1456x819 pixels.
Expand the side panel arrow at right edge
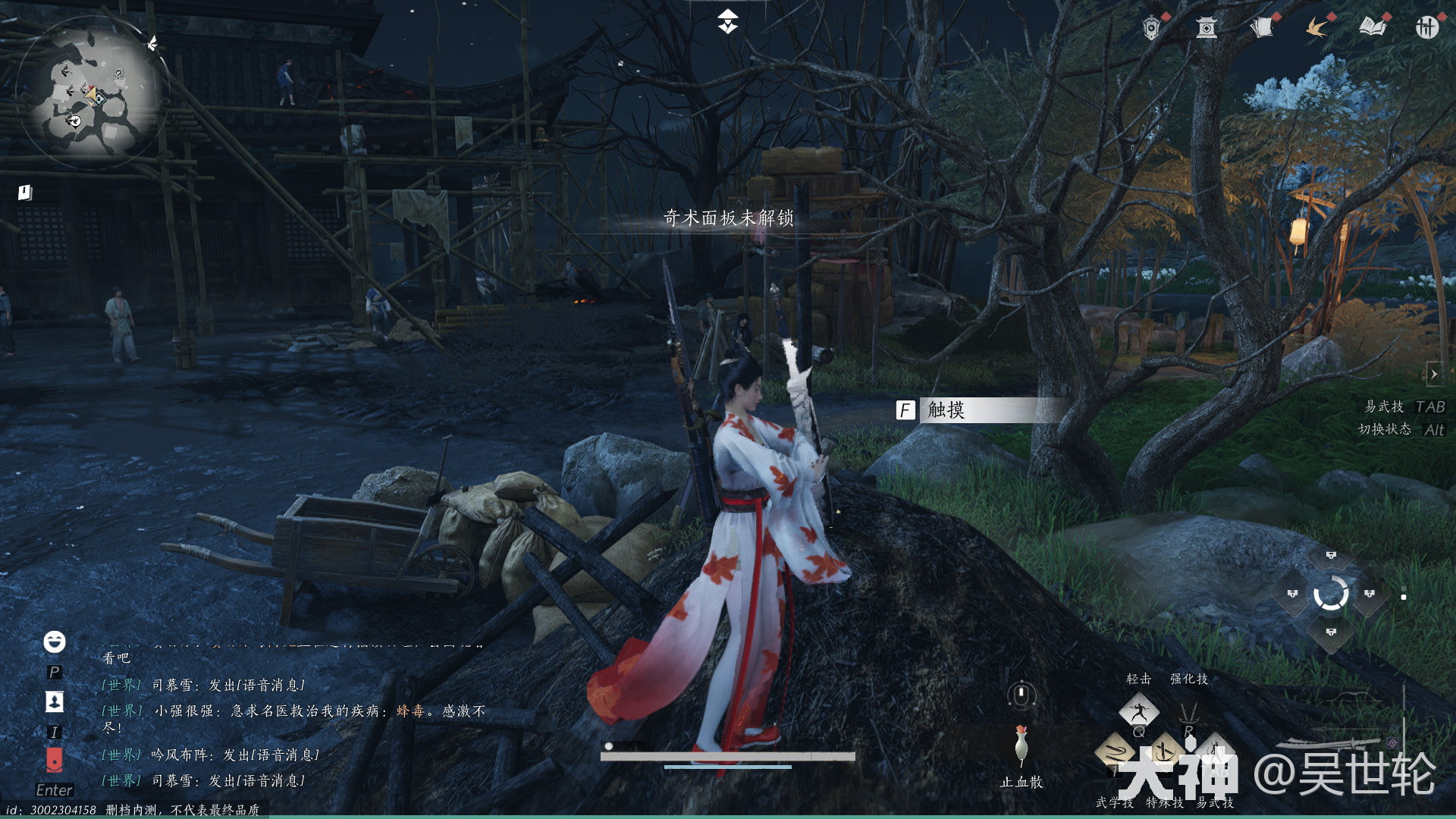pos(1433,374)
